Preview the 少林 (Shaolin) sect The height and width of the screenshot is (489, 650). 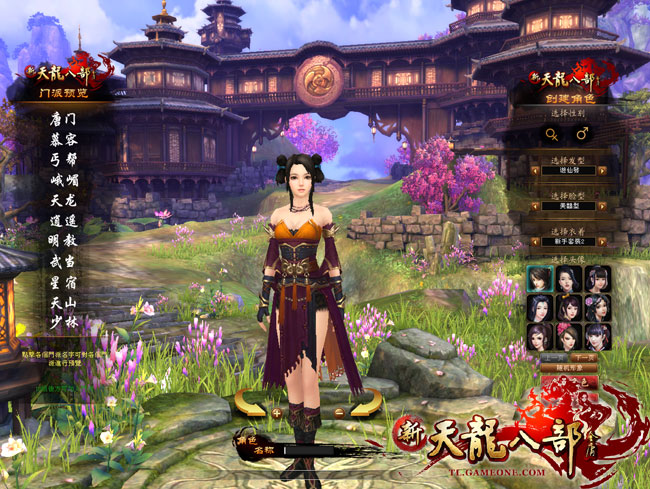coord(63,323)
